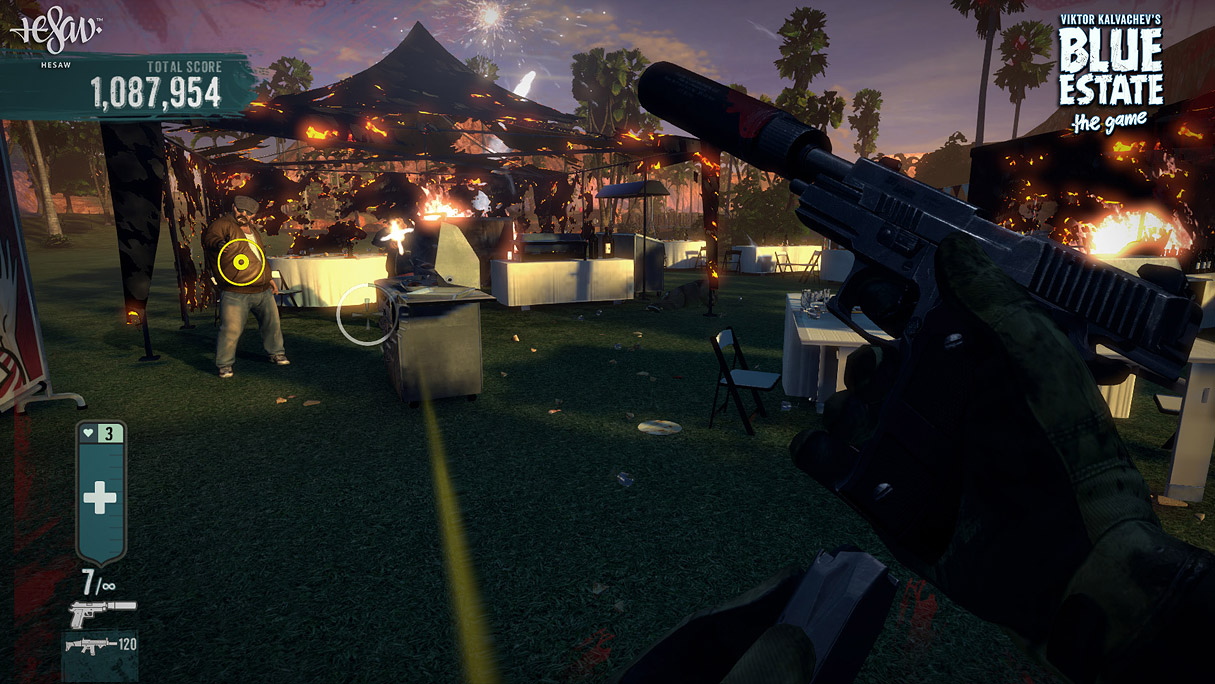The width and height of the screenshot is (1215, 684).
Task: Switch to the assault rifle weapon icon
Action: [x=90, y=646]
